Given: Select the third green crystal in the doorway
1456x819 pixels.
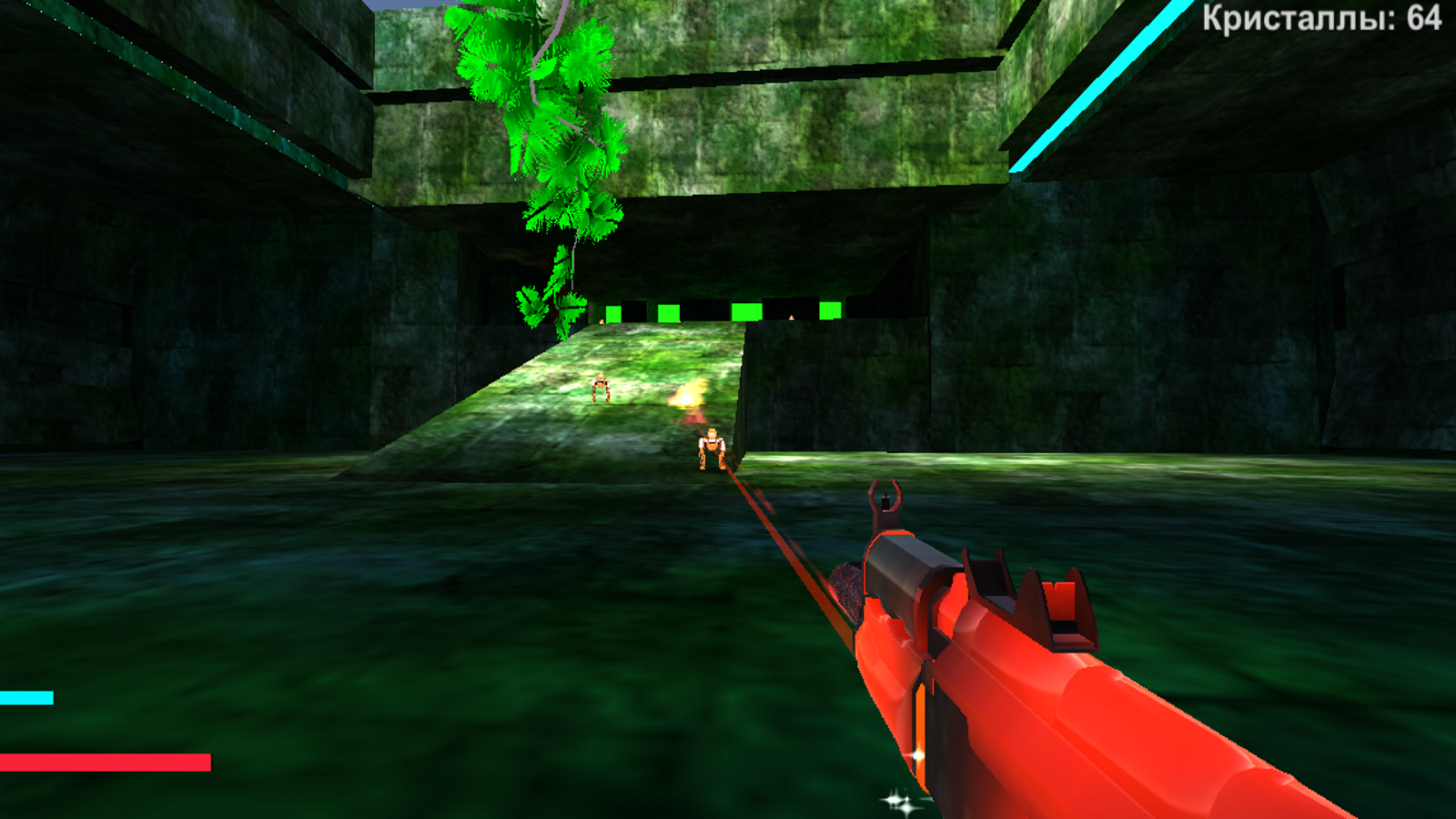Looking at the screenshot, I should (x=745, y=312).
